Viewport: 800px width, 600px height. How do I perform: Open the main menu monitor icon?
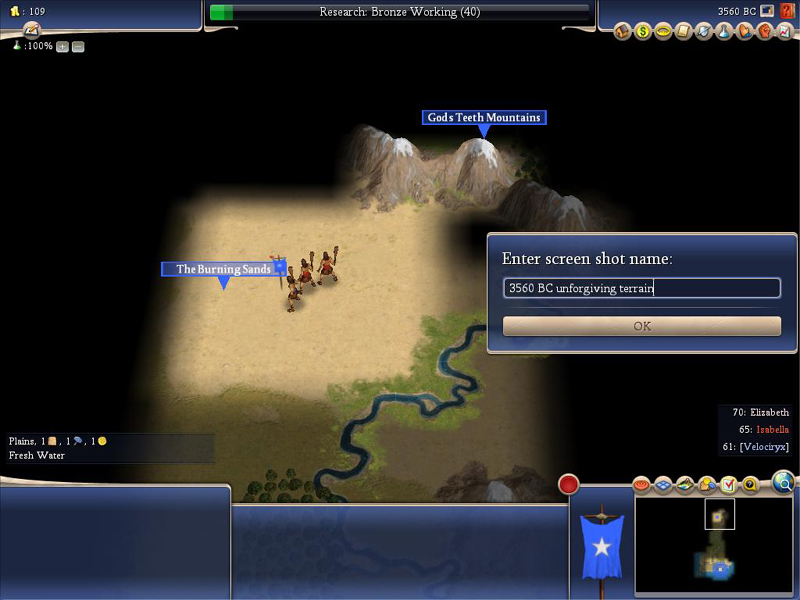coord(767,11)
